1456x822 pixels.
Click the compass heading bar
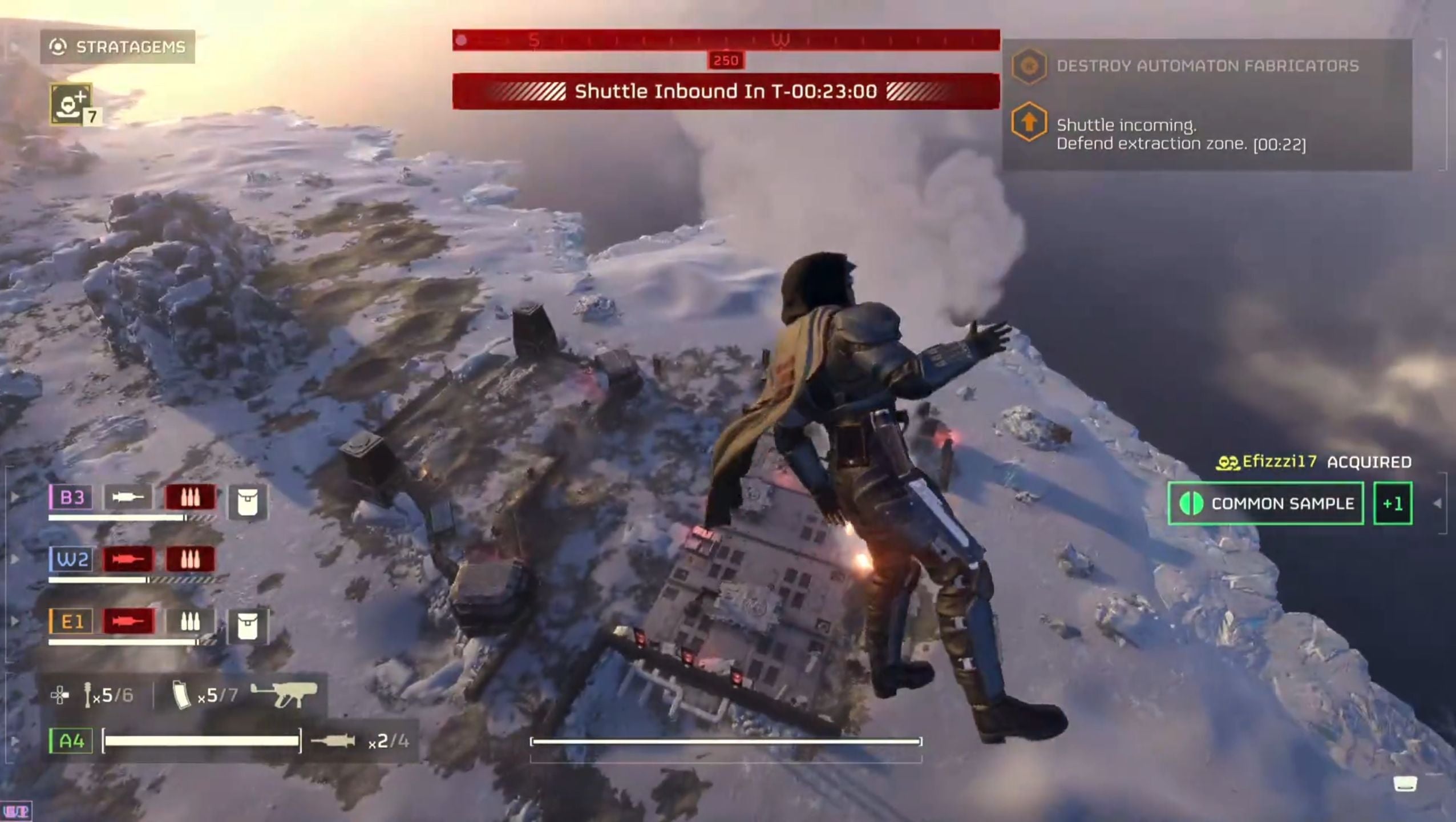(726, 40)
